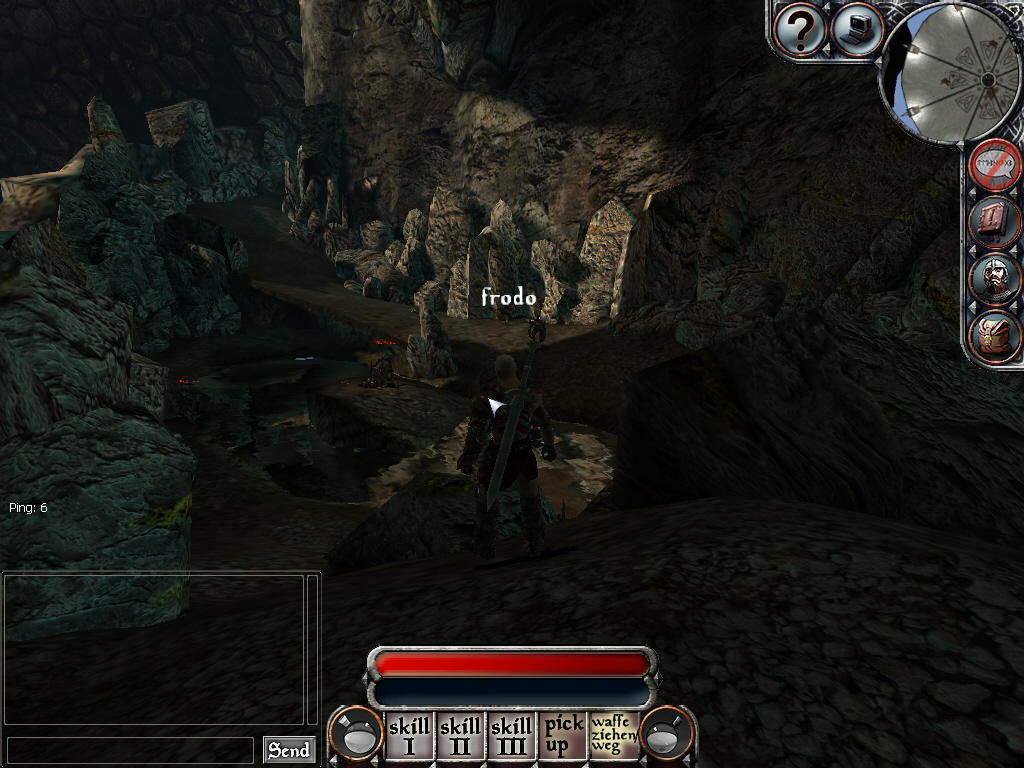
Task: Click the chat log scrollbar
Action: click(x=312, y=649)
